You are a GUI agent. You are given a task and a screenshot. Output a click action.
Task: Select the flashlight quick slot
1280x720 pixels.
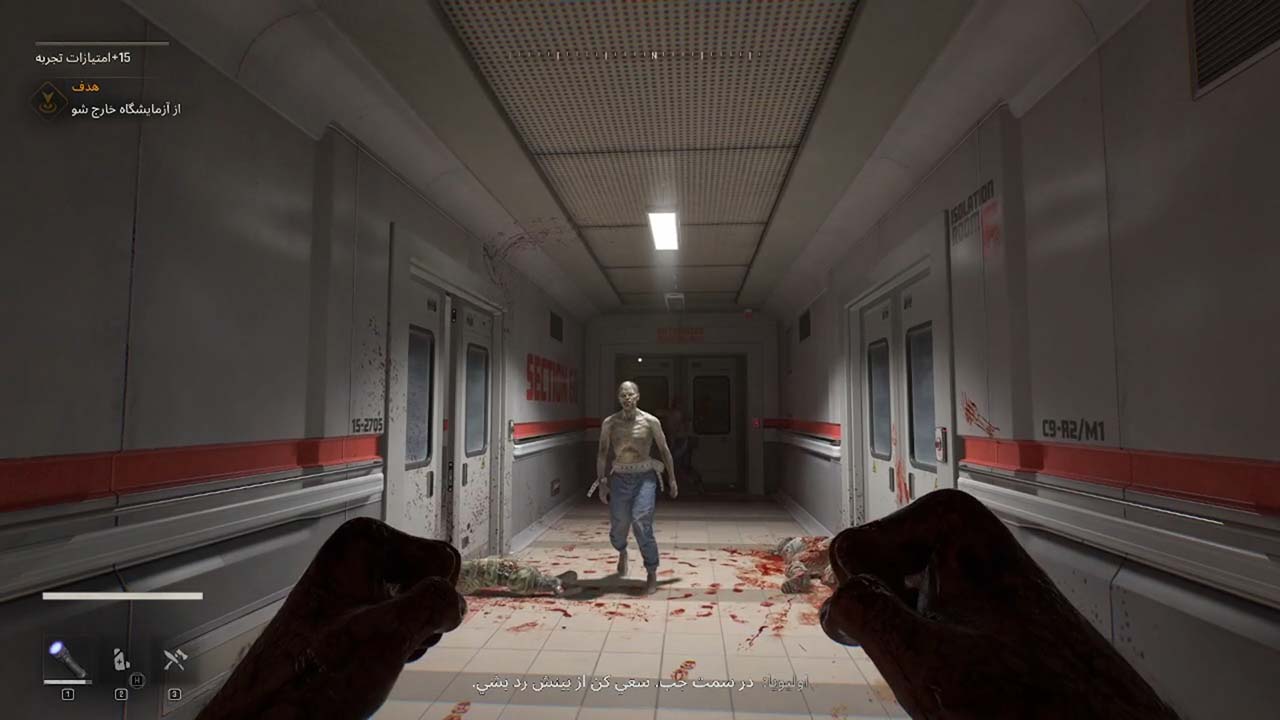(67, 660)
